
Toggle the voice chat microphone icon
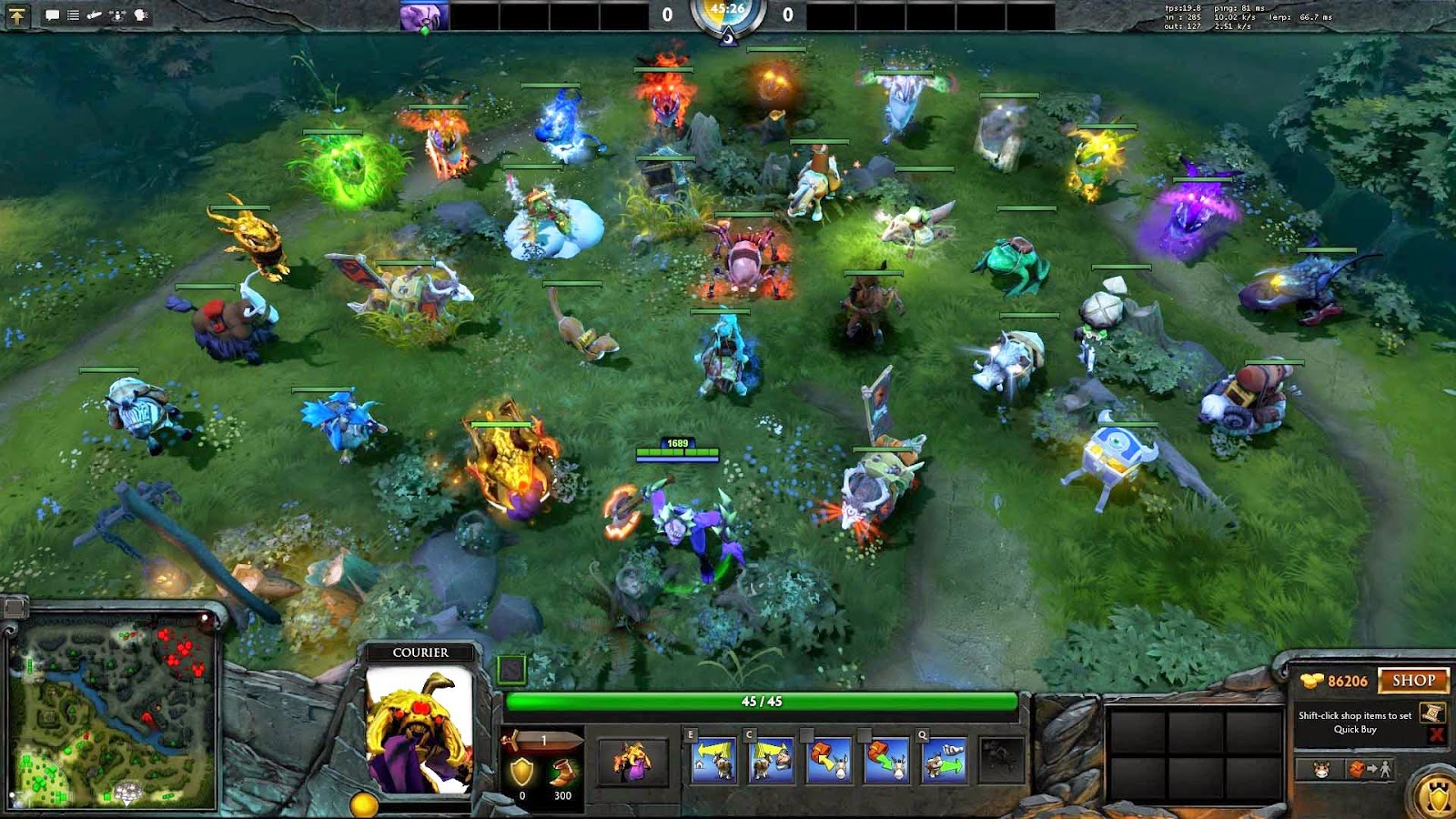click(x=118, y=15)
